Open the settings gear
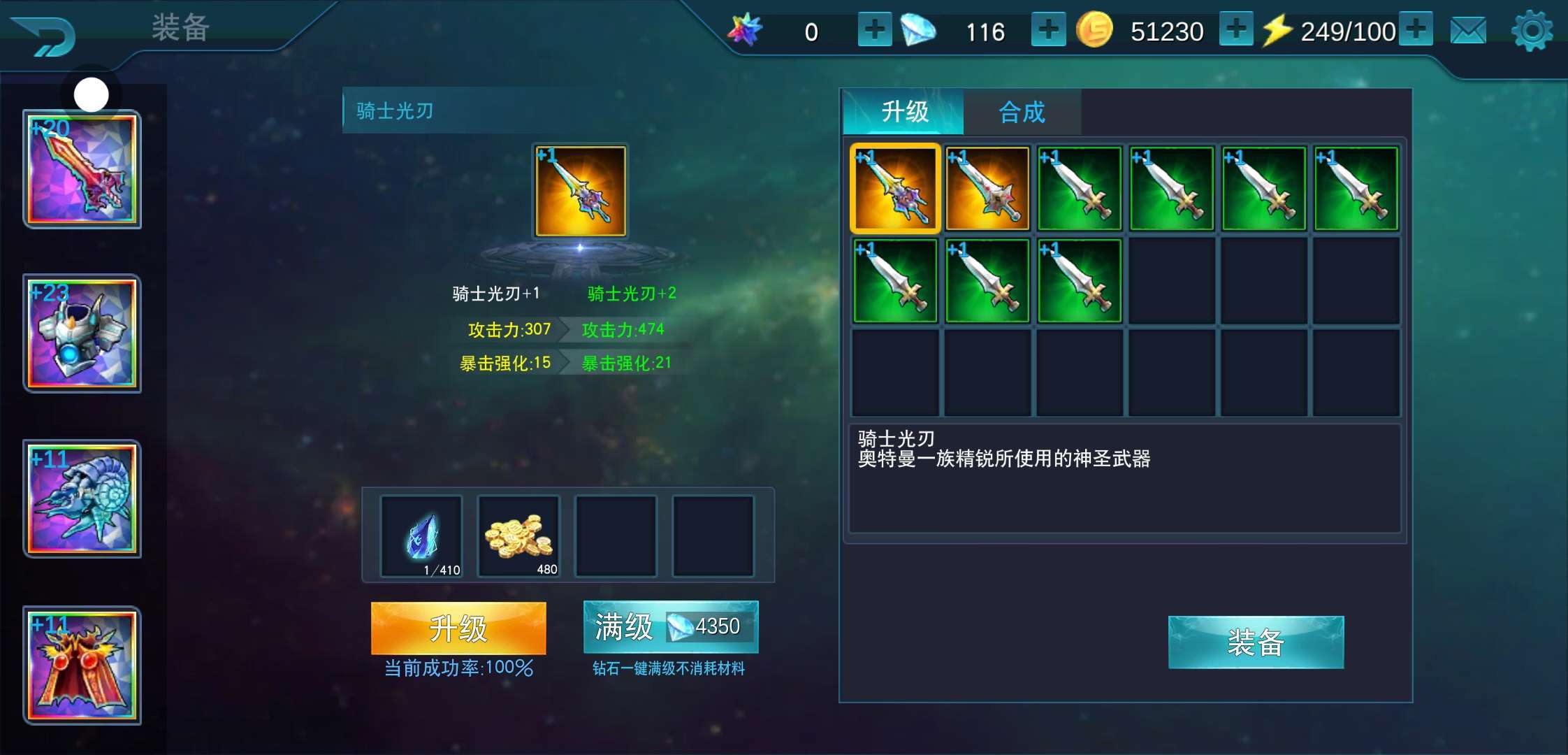The height and width of the screenshot is (755, 1568). 1531,31
